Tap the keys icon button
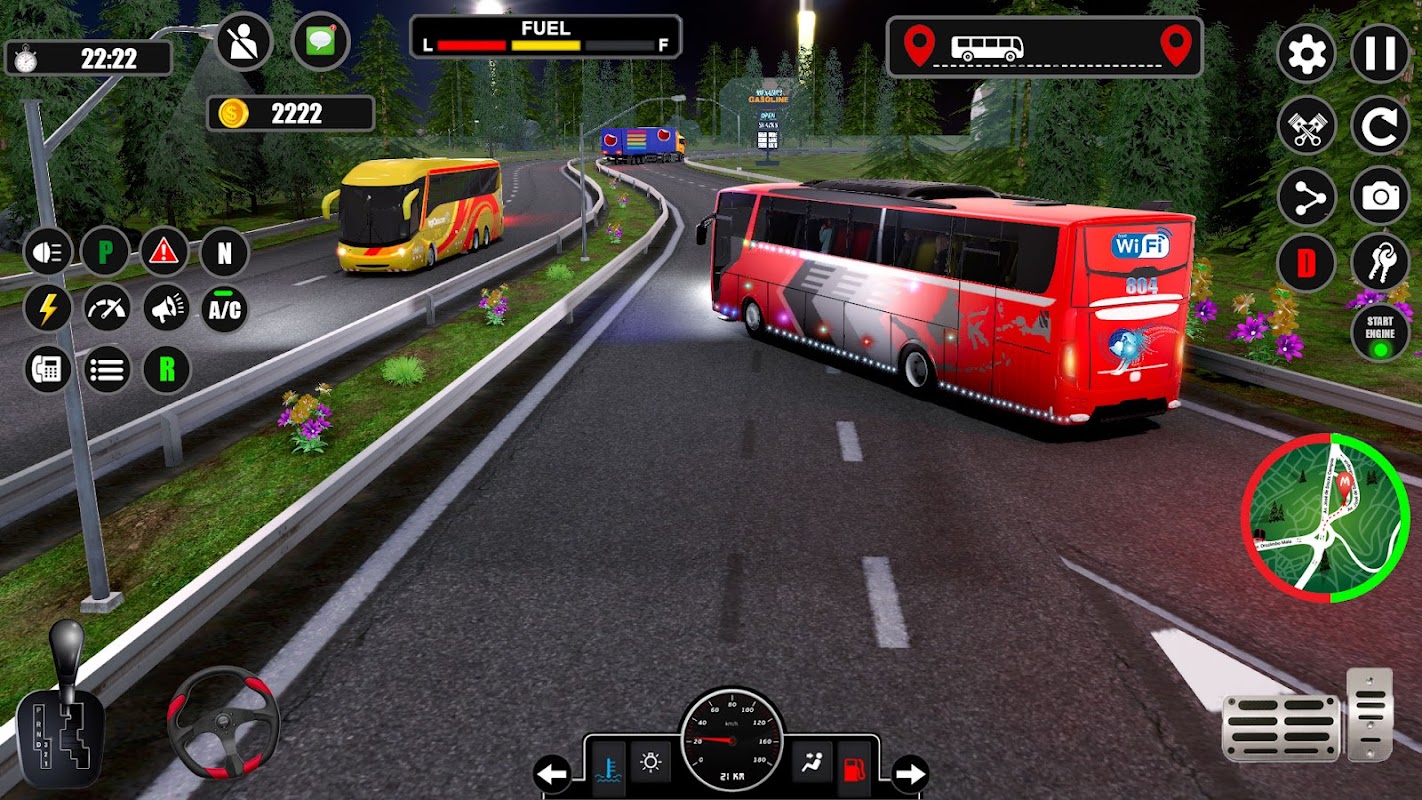 (x=1380, y=262)
